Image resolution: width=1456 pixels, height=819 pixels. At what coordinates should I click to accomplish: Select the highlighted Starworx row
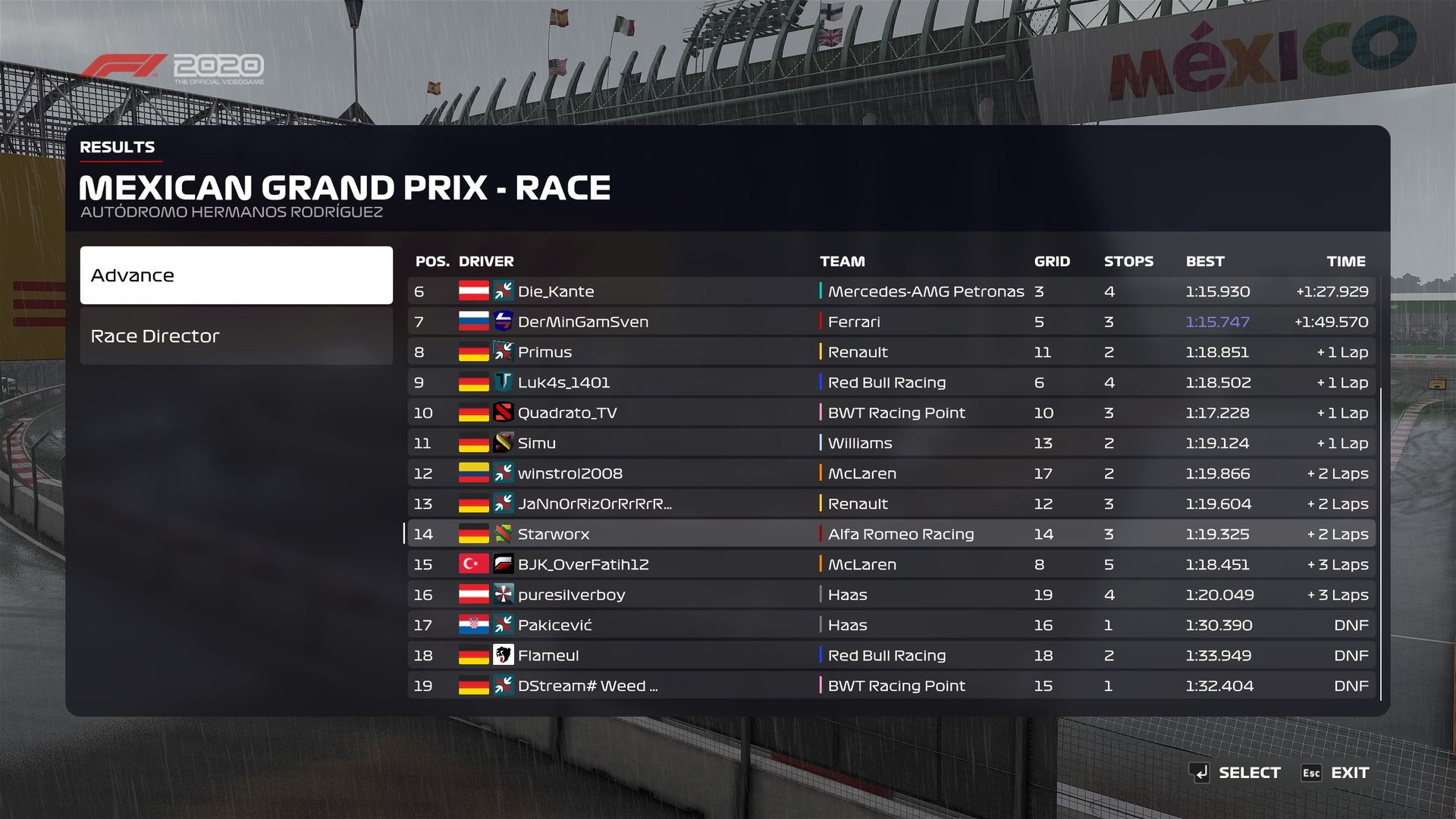(x=891, y=534)
